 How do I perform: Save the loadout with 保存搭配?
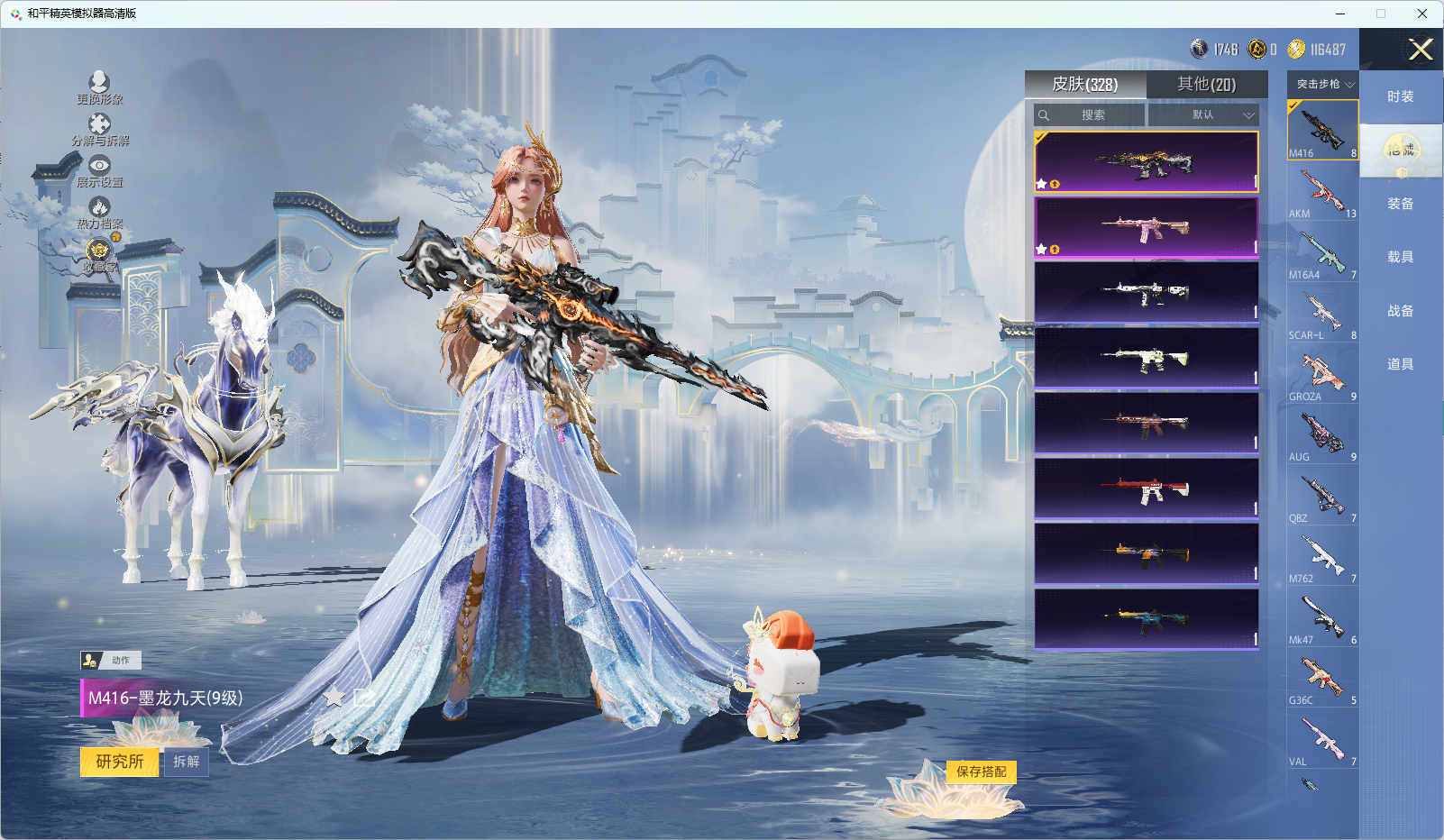pyautogui.click(x=981, y=772)
